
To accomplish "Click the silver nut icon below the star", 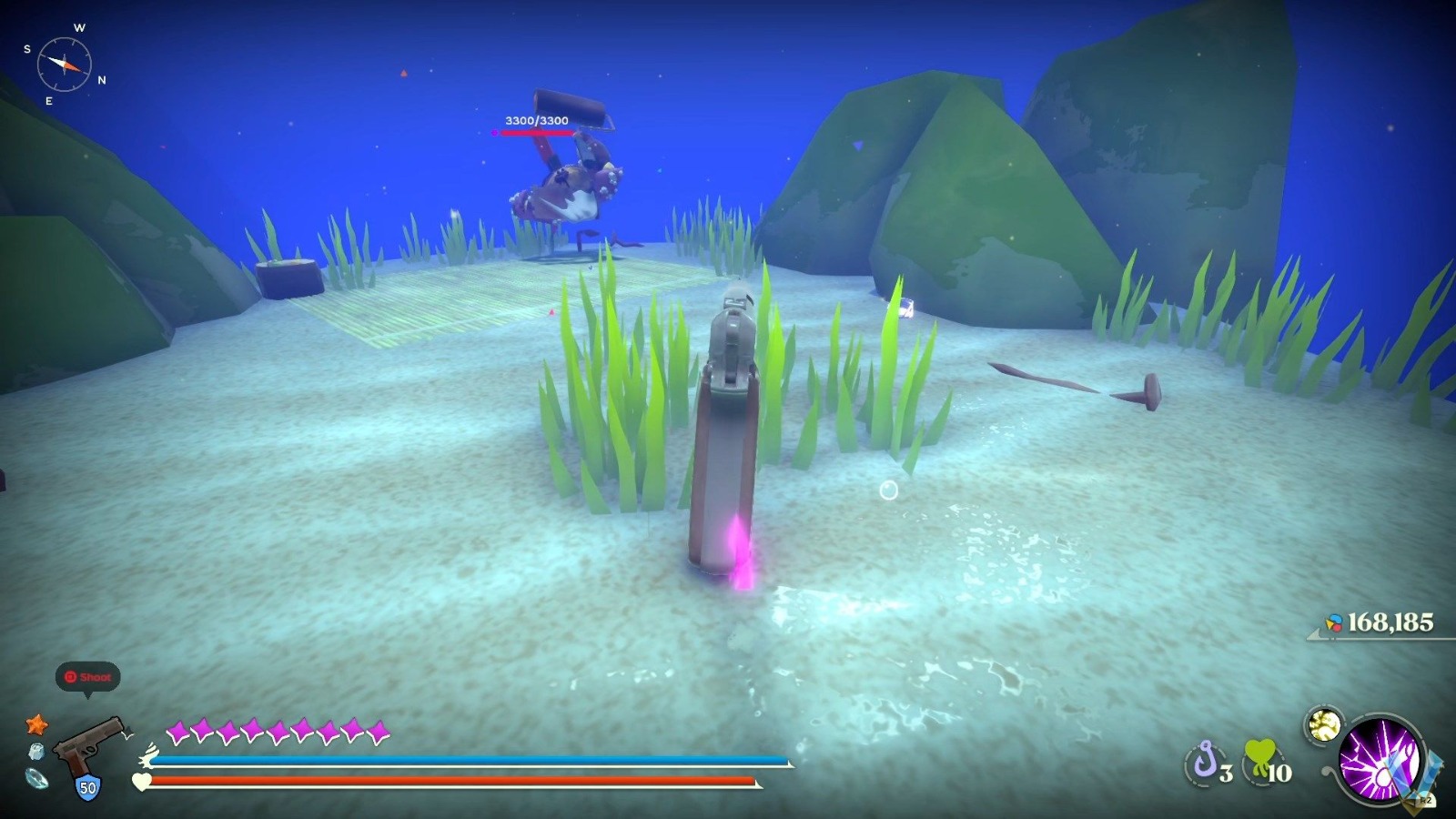I will (35, 751).
